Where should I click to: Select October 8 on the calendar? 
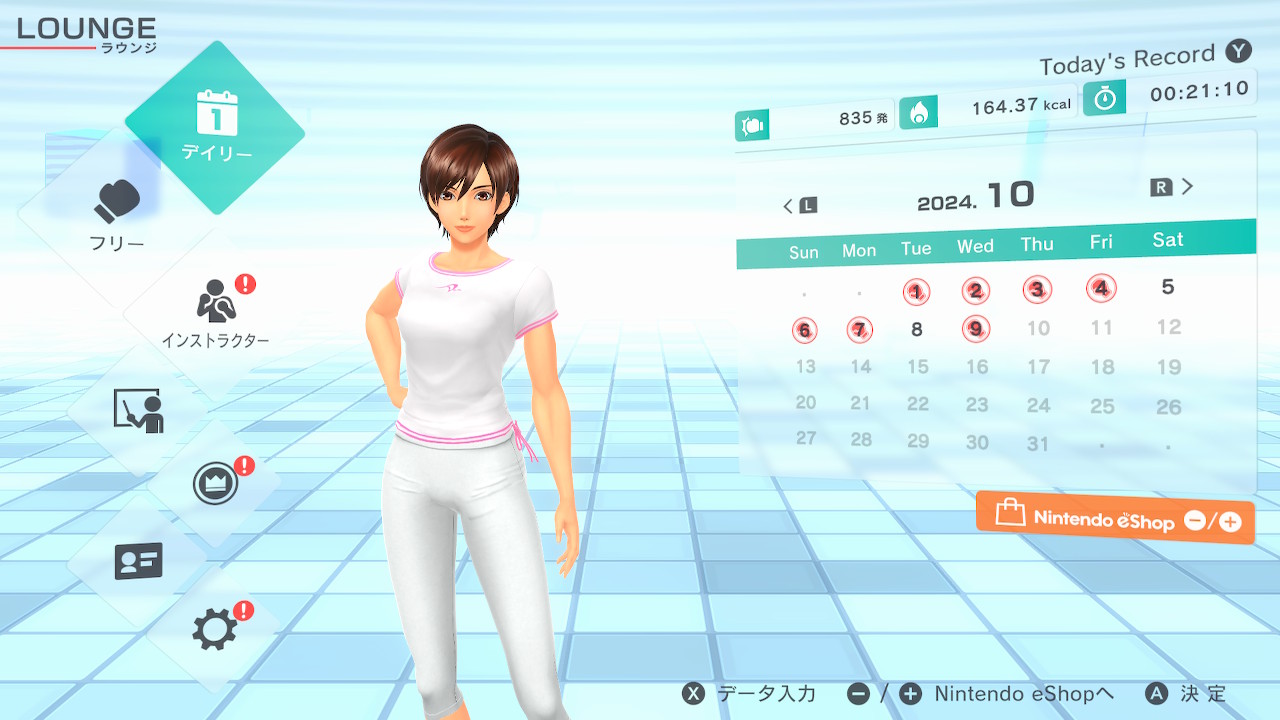(916, 329)
